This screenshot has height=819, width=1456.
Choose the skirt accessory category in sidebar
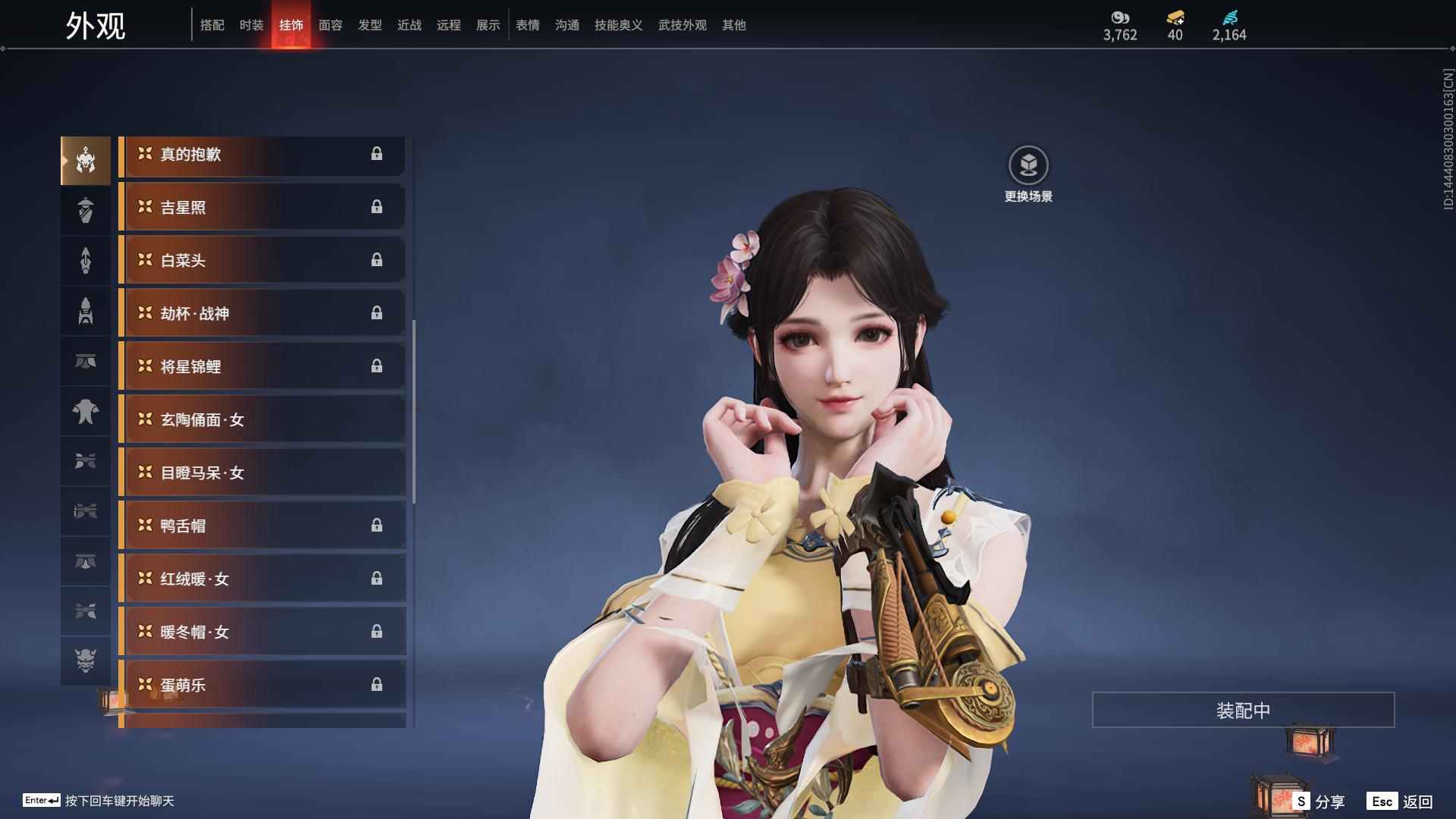click(x=86, y=362)
